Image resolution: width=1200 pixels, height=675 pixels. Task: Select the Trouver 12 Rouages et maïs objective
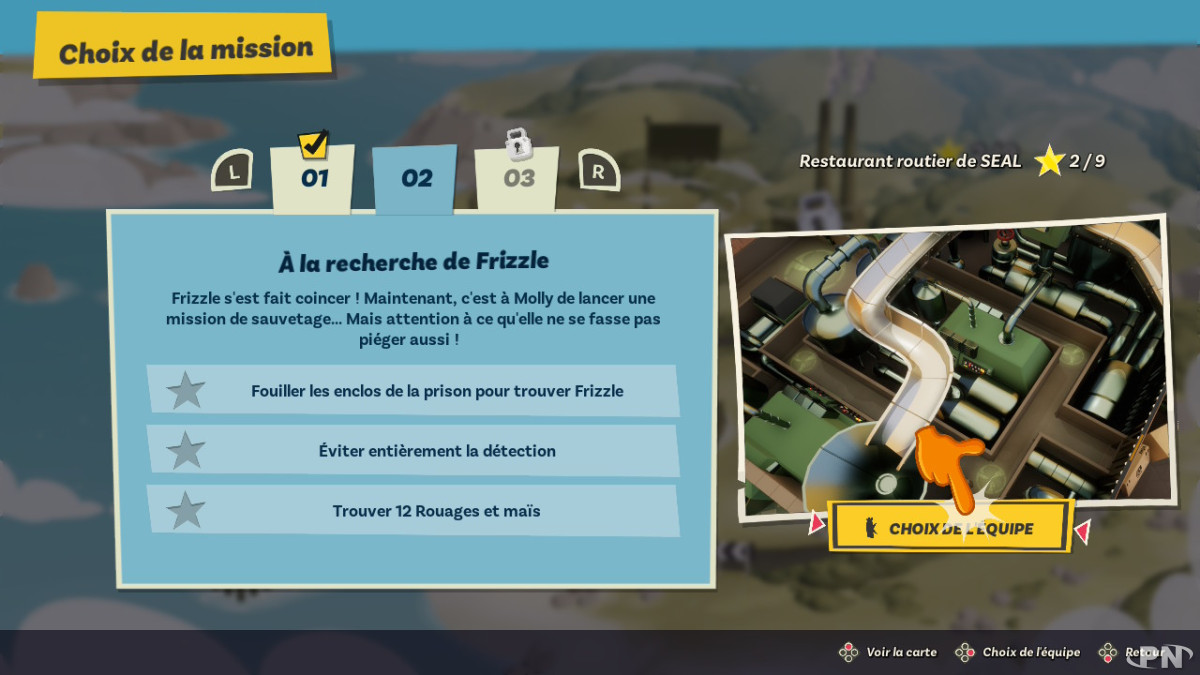[413, 511]
